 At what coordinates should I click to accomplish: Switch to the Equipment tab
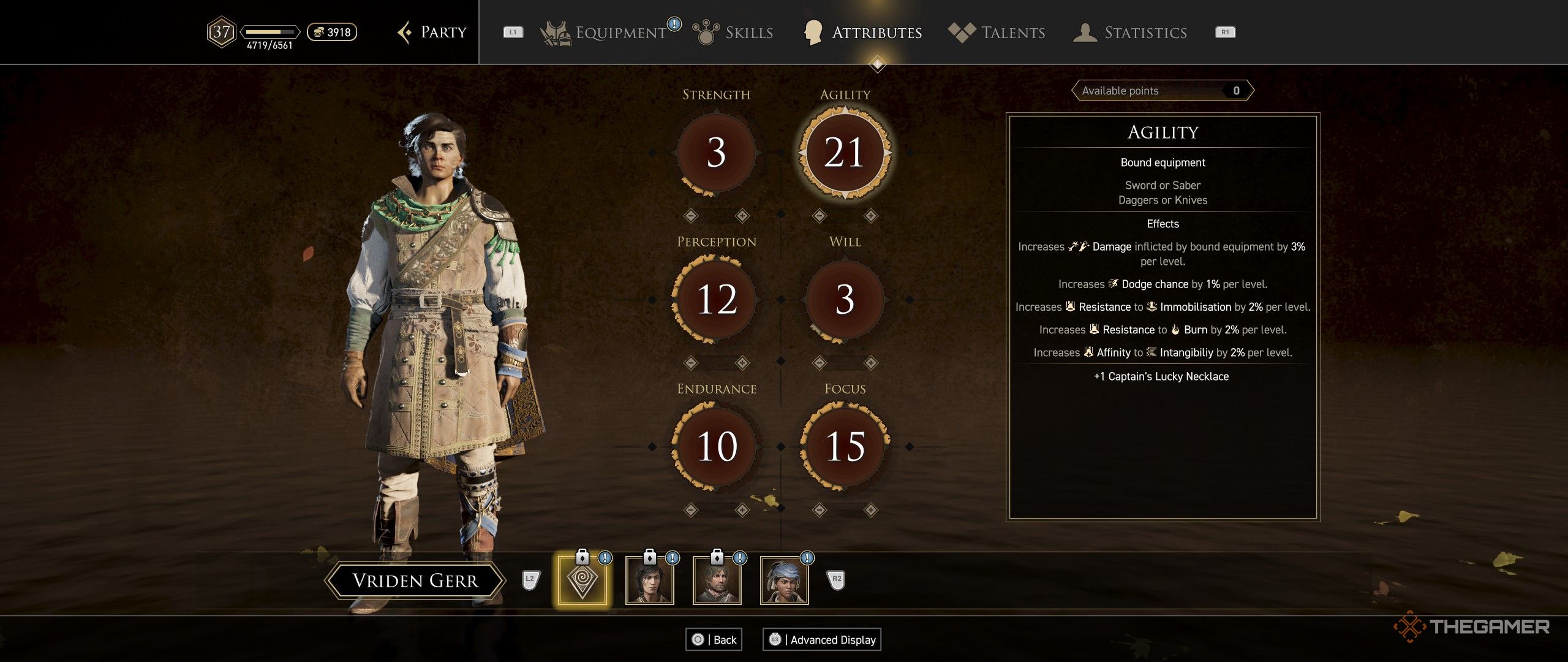pyautogui.click(x=620, y=32)
